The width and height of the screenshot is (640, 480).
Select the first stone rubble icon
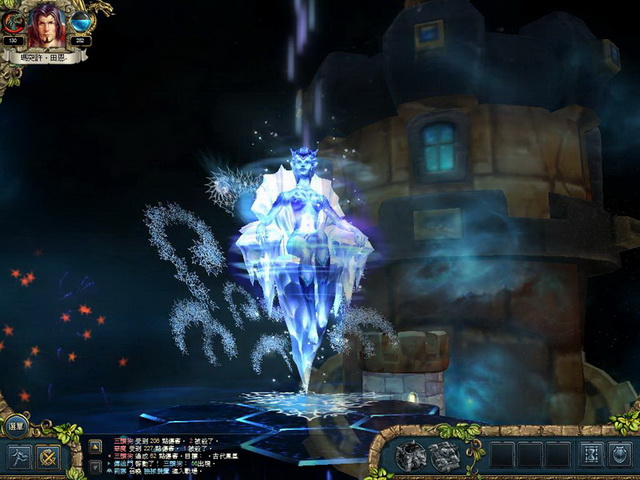pyautogui.click(x=410, y=456)
